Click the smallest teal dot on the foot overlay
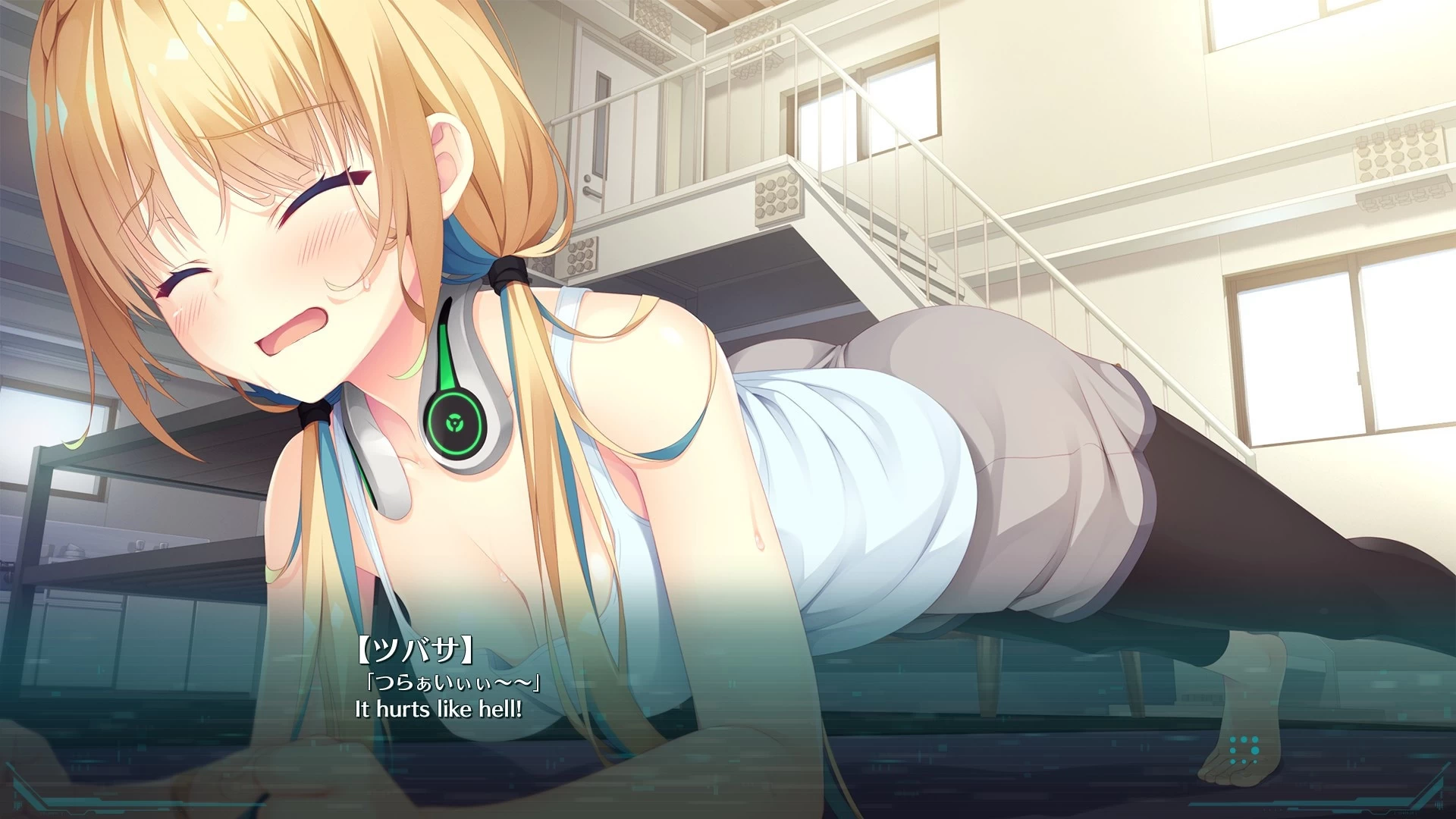Screen dimensions: 1456x819 pyautogui.click(x=1255, y=761)
